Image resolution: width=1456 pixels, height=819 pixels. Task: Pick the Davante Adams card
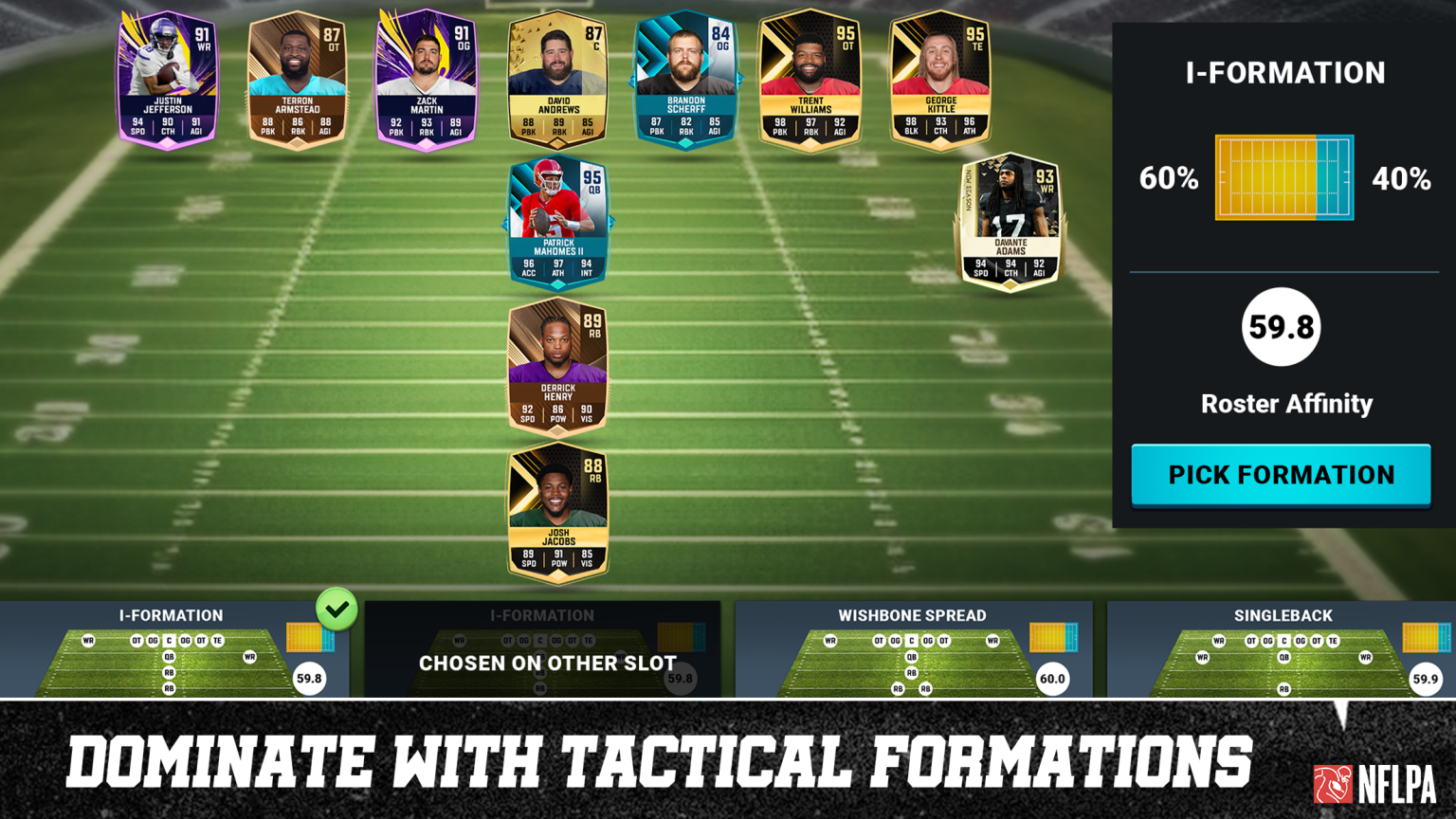click(x=1010, y=223)
